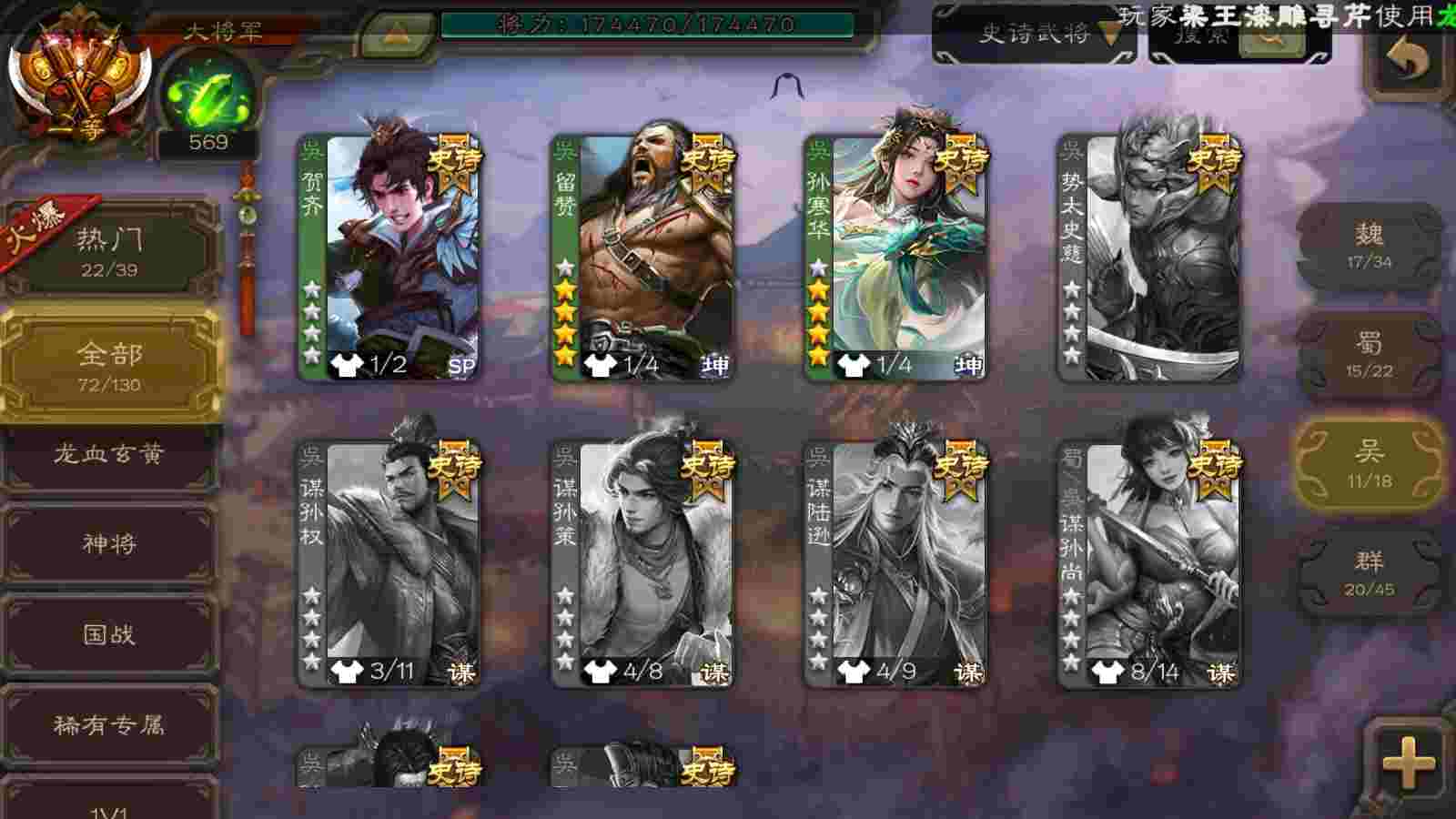
Task: Choose the 留赞 hero card
Action: 642,258
